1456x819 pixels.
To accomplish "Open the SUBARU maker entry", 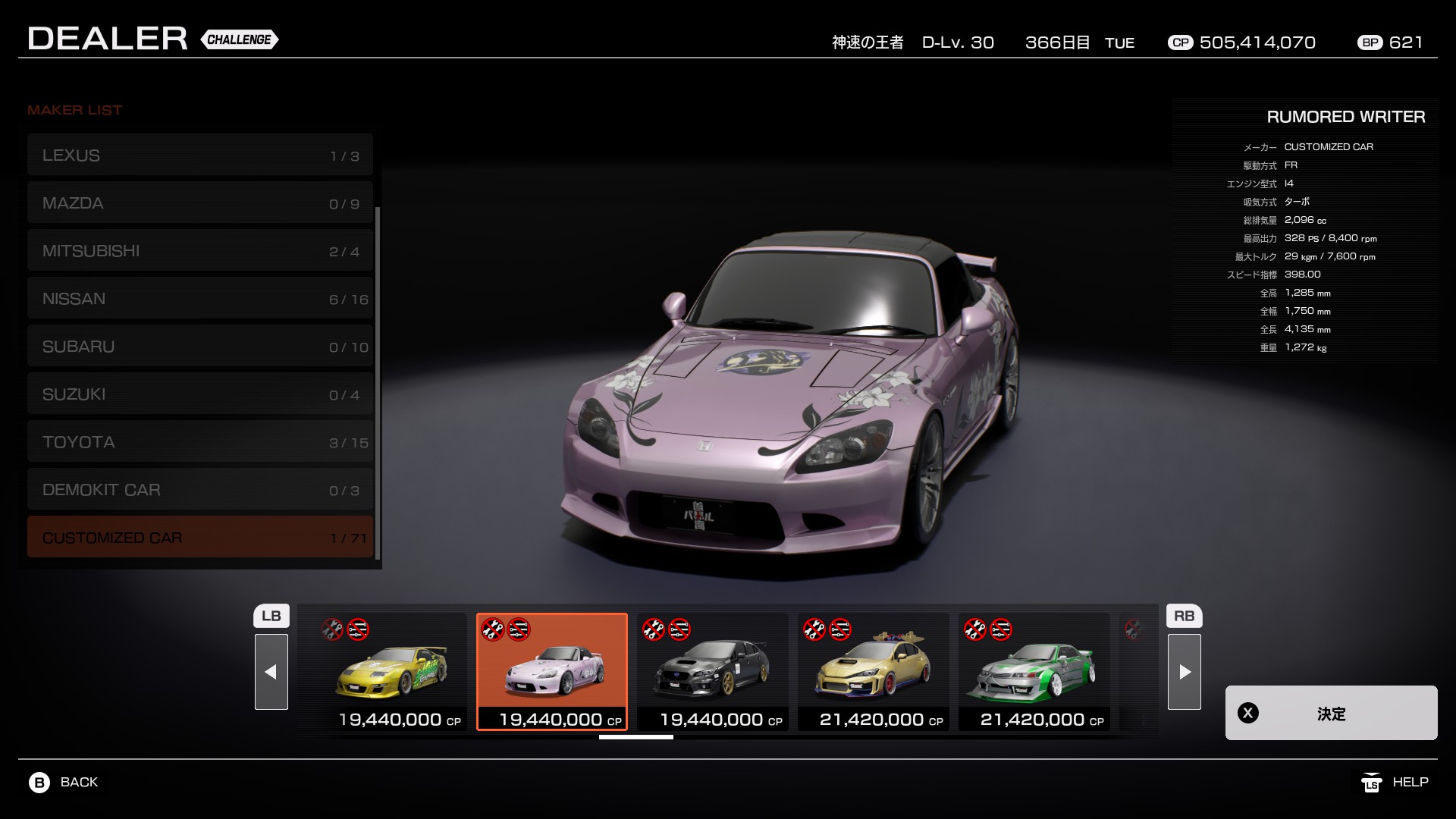I will (199, 347).
